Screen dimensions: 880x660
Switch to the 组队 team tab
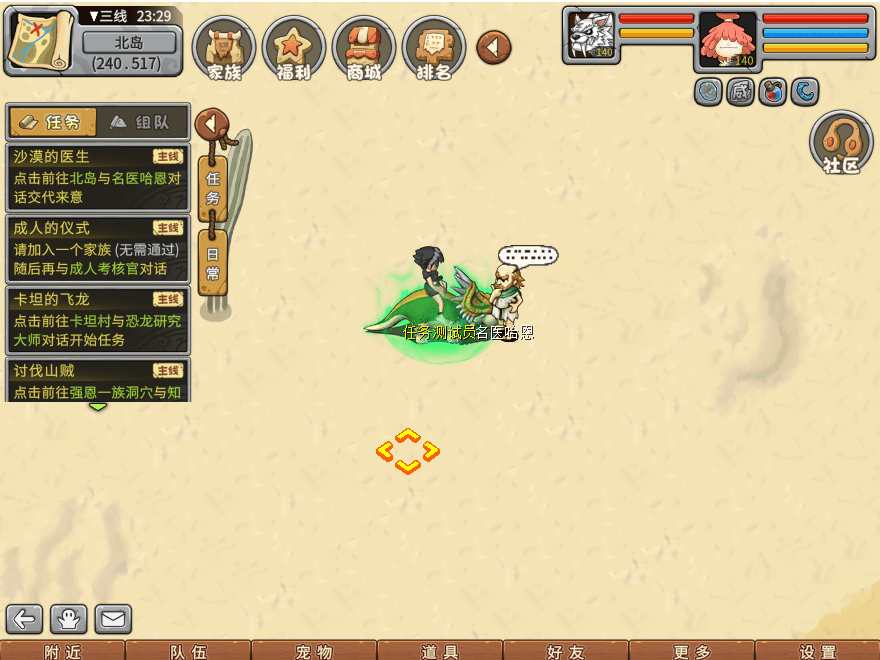click(142, 122)
